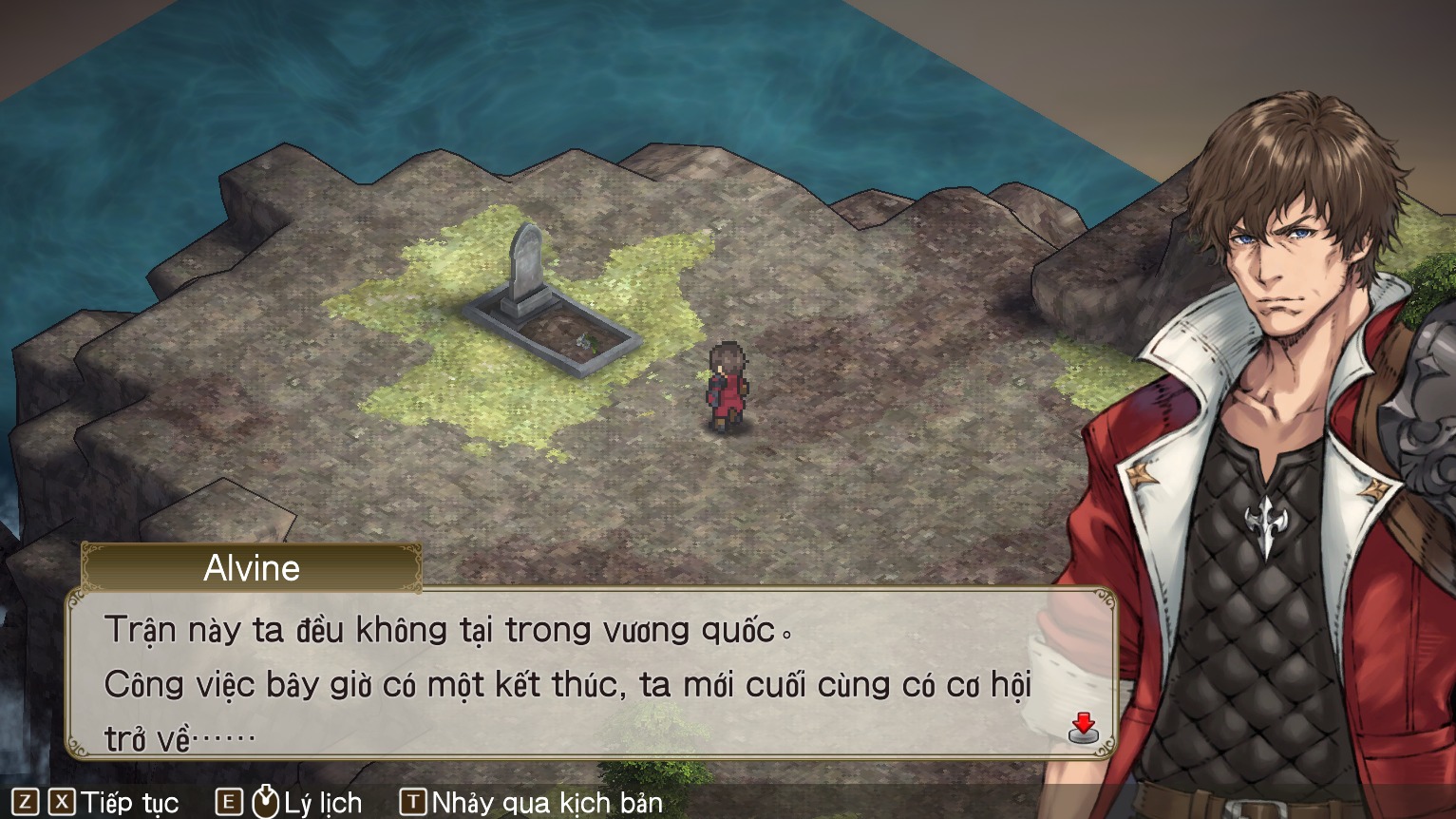
Task: Select Tiếp tục to advance the dialogue
Action: tap(128, 803)
